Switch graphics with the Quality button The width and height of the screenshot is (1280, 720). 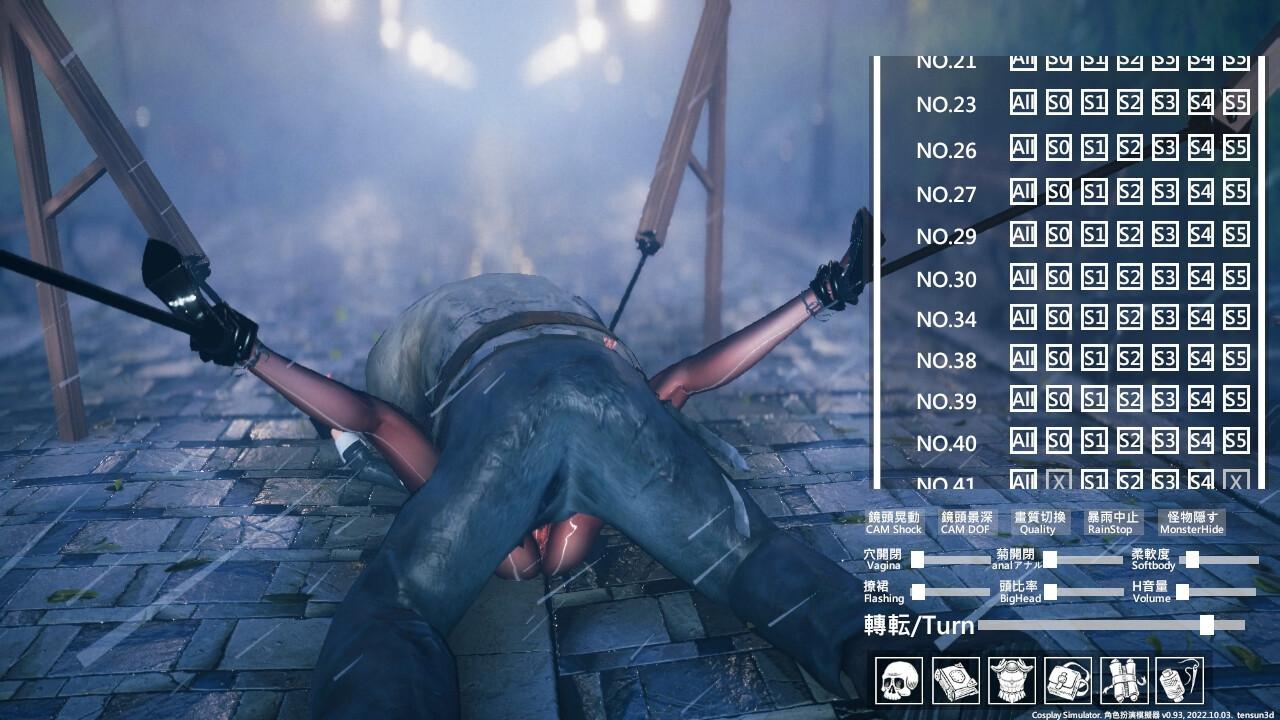(1040, 523)
